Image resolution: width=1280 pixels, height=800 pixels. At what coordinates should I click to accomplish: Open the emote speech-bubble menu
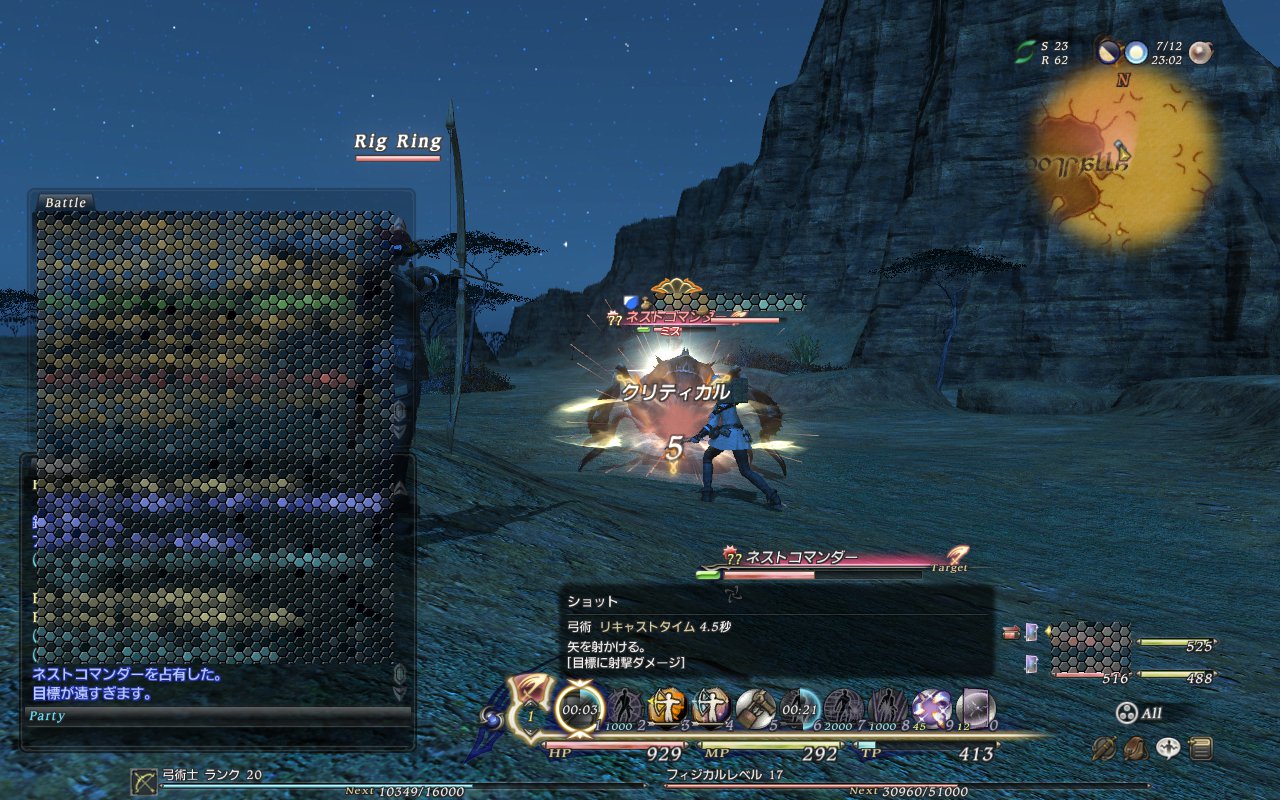1168,747
